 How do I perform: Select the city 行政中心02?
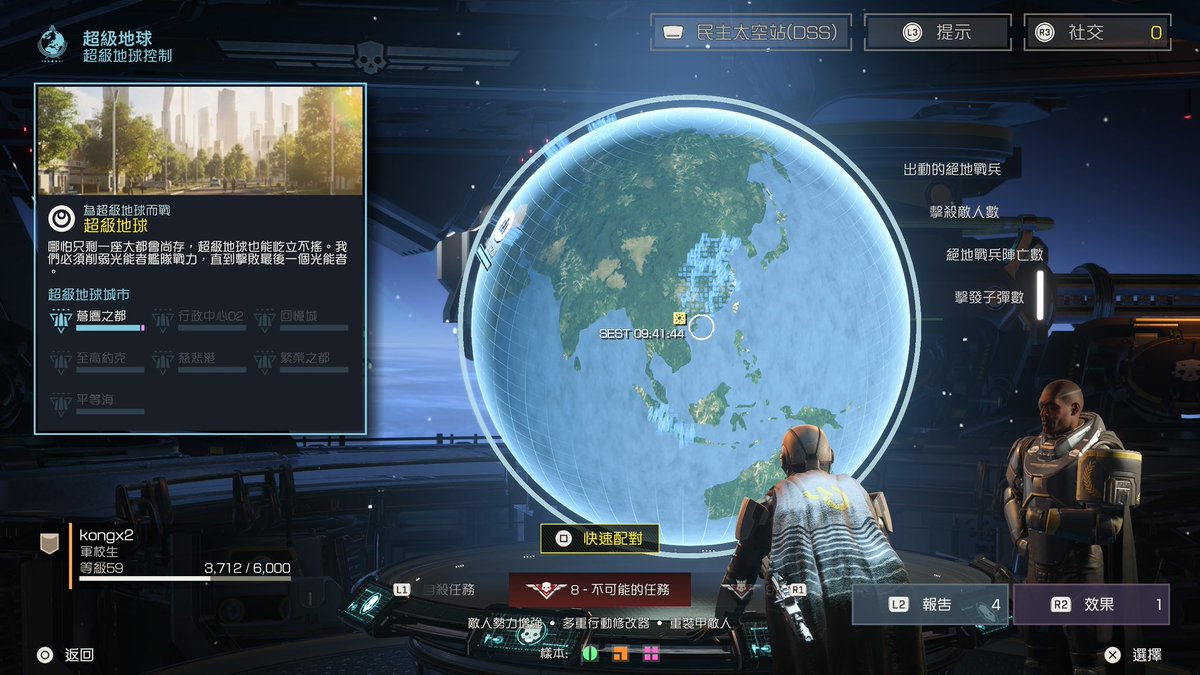tap(198, 319)
